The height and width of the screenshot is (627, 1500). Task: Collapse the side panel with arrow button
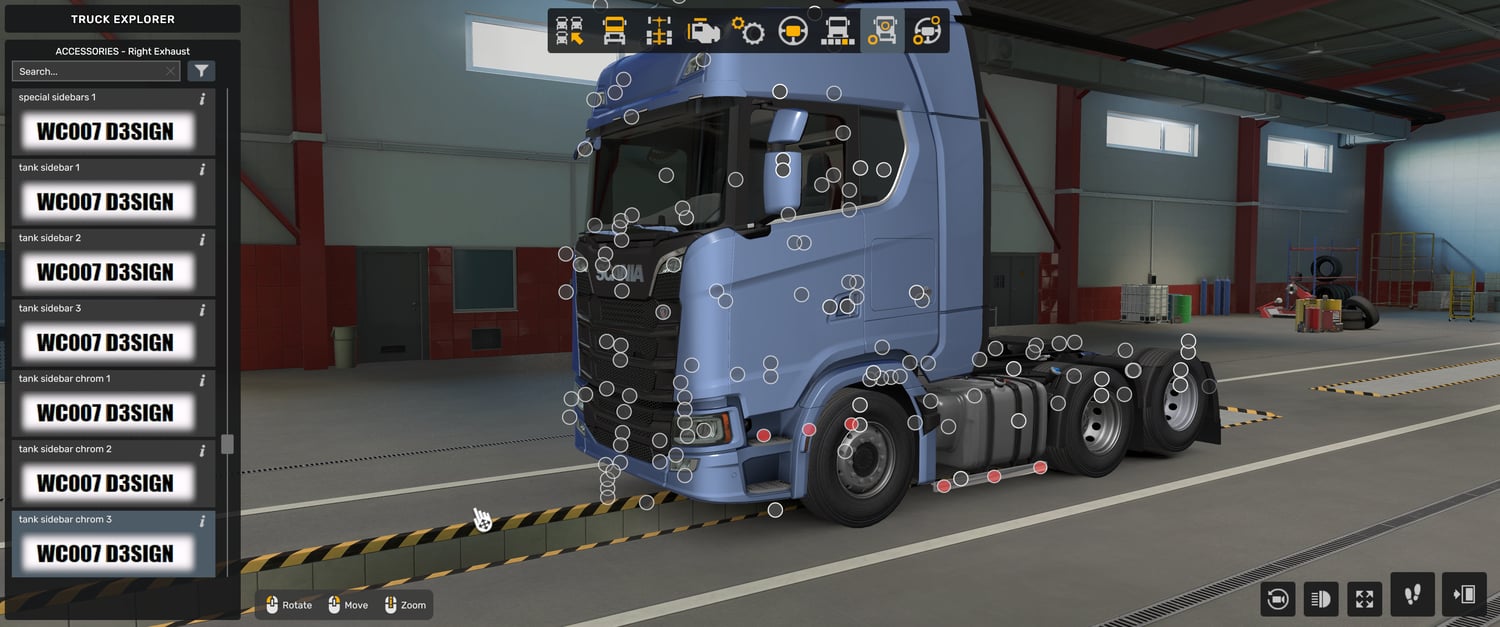pos(1464,595)
